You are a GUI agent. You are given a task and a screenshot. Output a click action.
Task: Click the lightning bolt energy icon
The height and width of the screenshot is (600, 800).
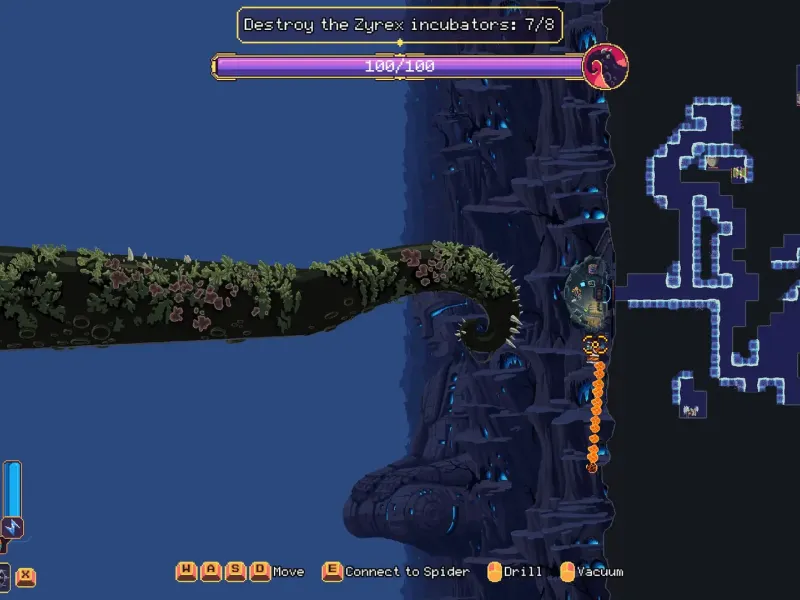coord(12,527)
